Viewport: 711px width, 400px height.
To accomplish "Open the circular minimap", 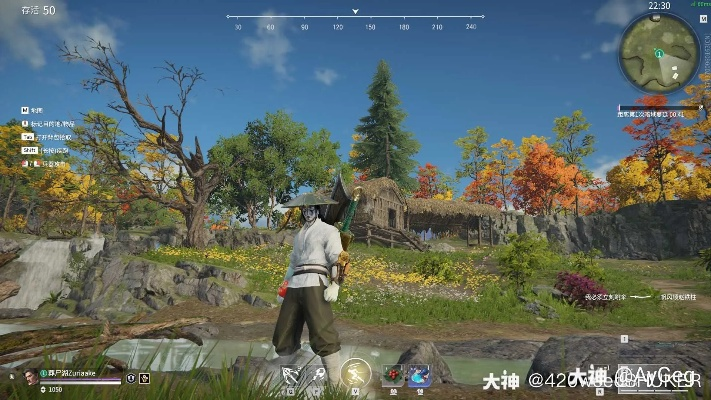I will click(x=659, y=53).
